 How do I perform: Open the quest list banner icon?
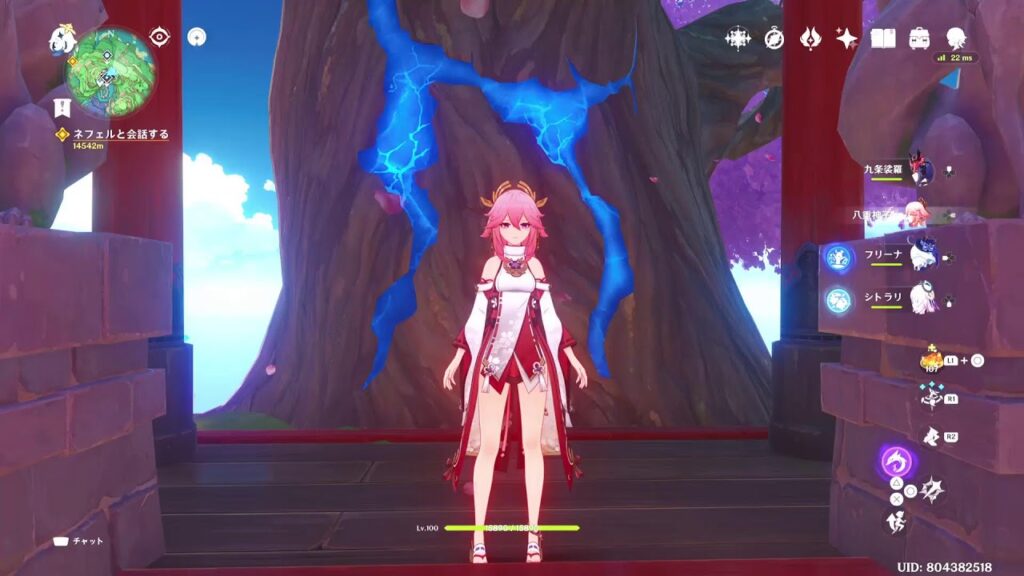pos(58,108)
